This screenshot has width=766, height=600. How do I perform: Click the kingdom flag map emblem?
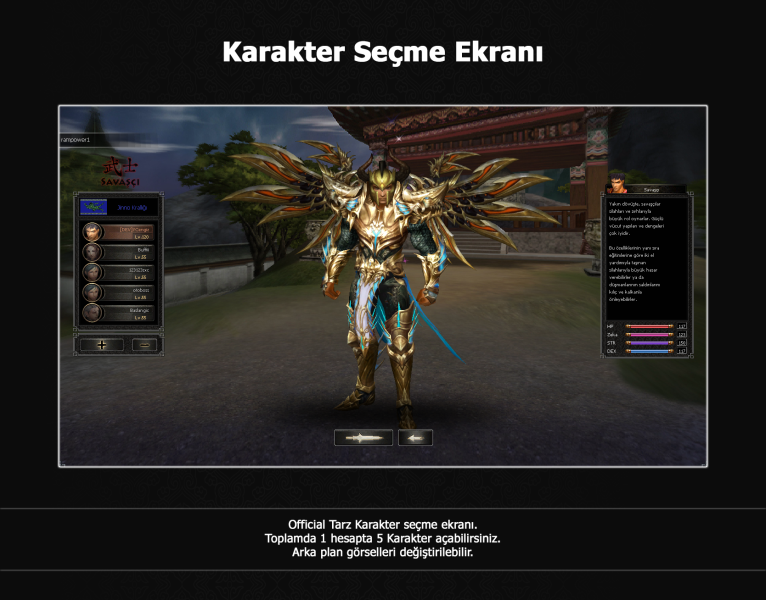pos(94,207)
